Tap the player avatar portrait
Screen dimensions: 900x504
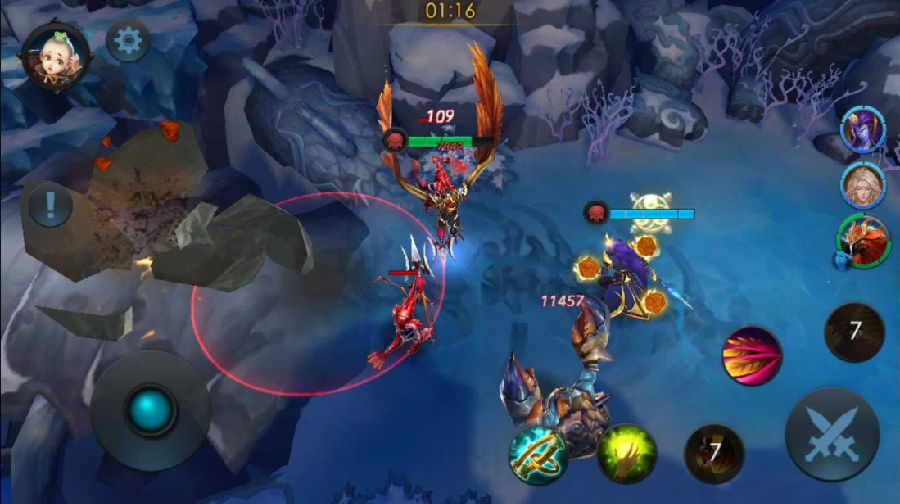(x=55, y=54)
